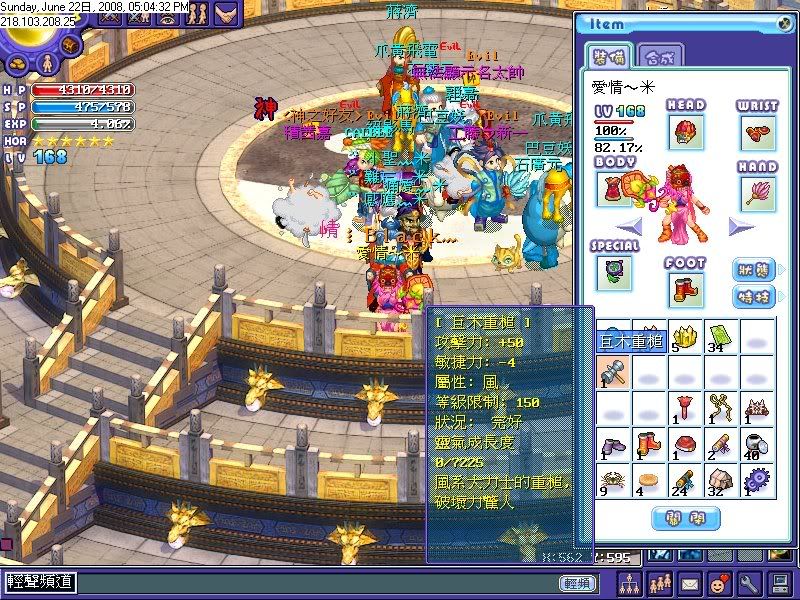The height and width of the screenshot is (600, 800).
Task: Open the mail envelope icon
Action: pos(690,583)
